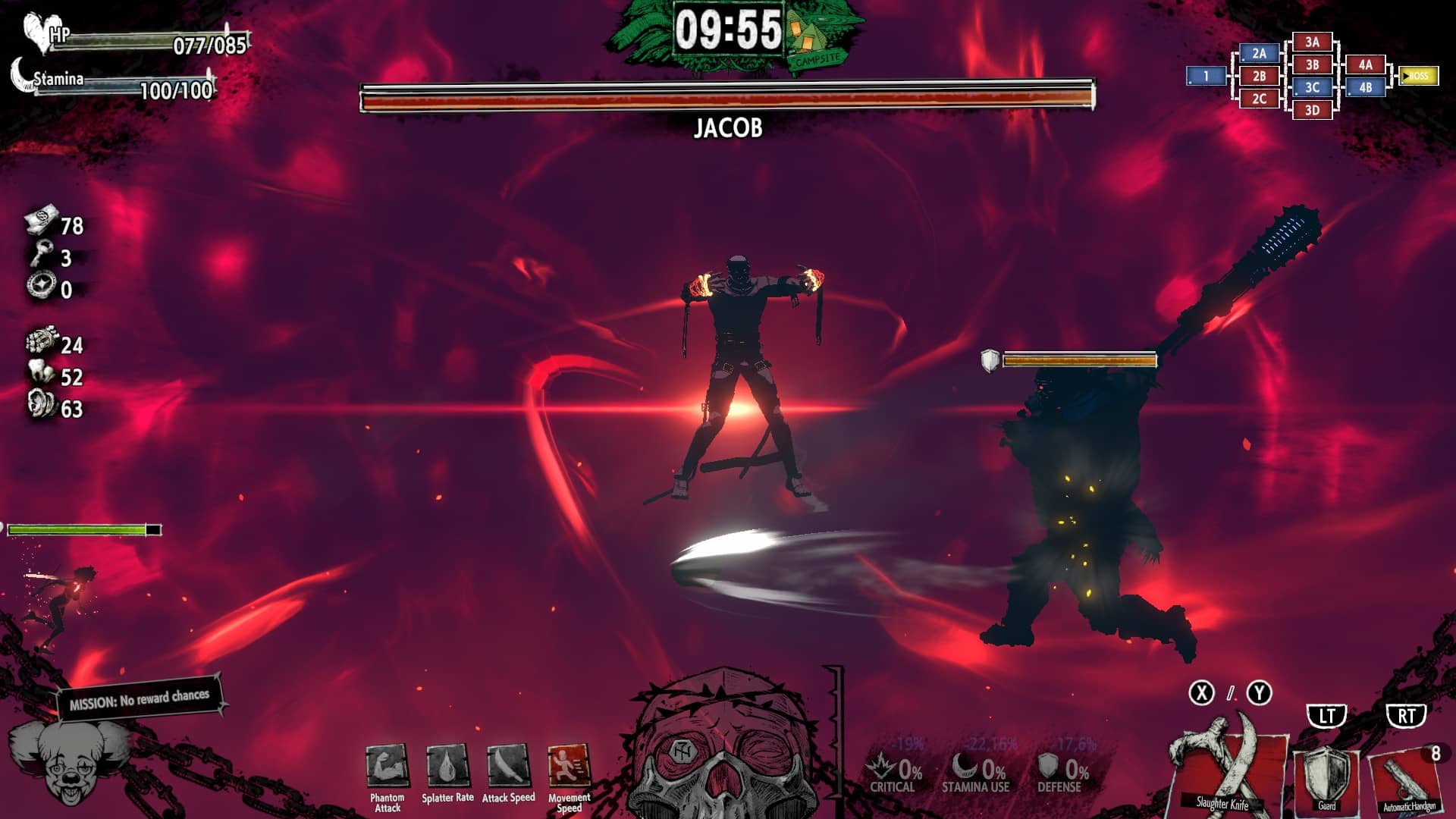Inspect the Attack Speed buff icon
Screen dimensions: 1456x819
(508, 766)
